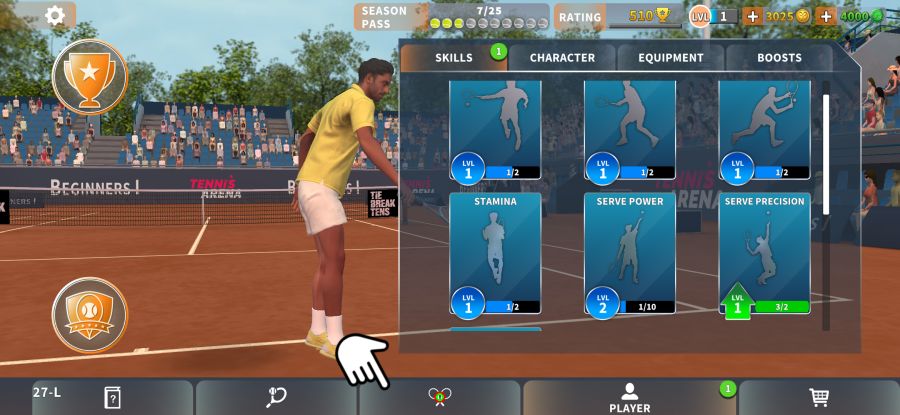Image resolution: width=900 pixels, height=415 pixels.
Task: Open the Player section in bottom bar
Action: coord(629,397)
